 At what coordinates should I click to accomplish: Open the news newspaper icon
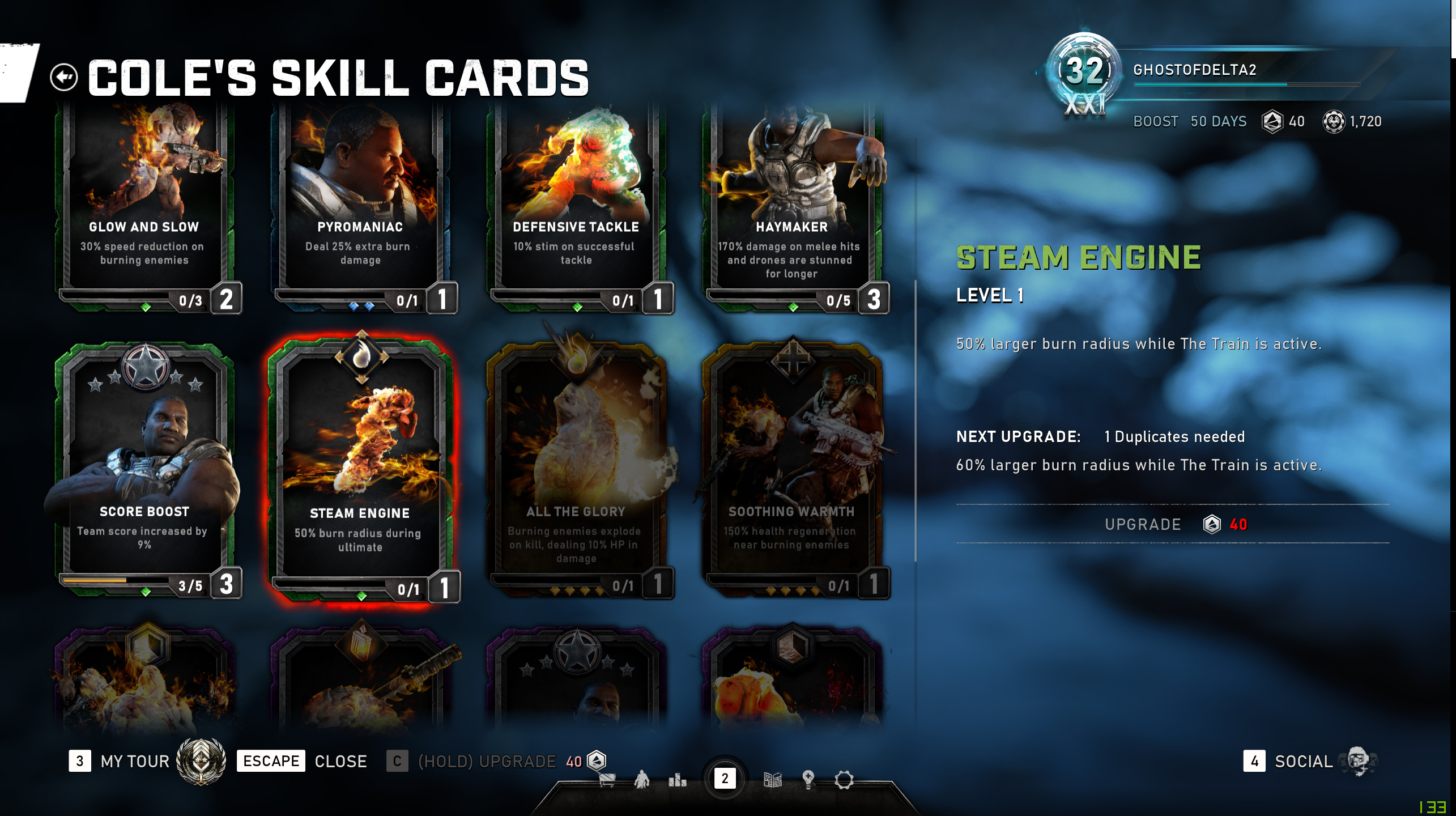773,780
